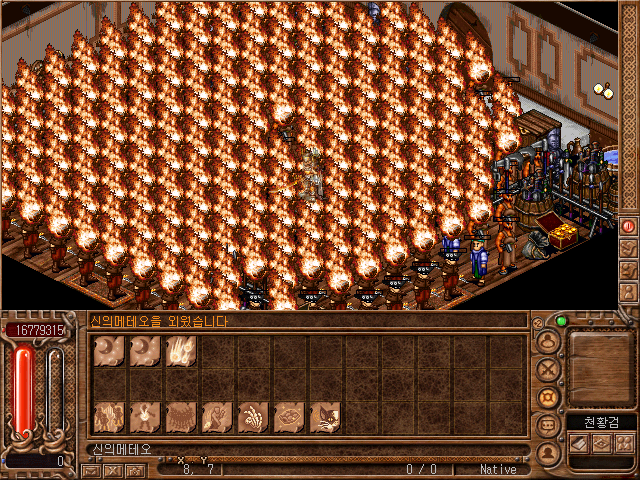Viewport: 640px width, 480px height.
Task: Activate the glowing-chest figure spell scroll
Action: [x=144, y=417]
